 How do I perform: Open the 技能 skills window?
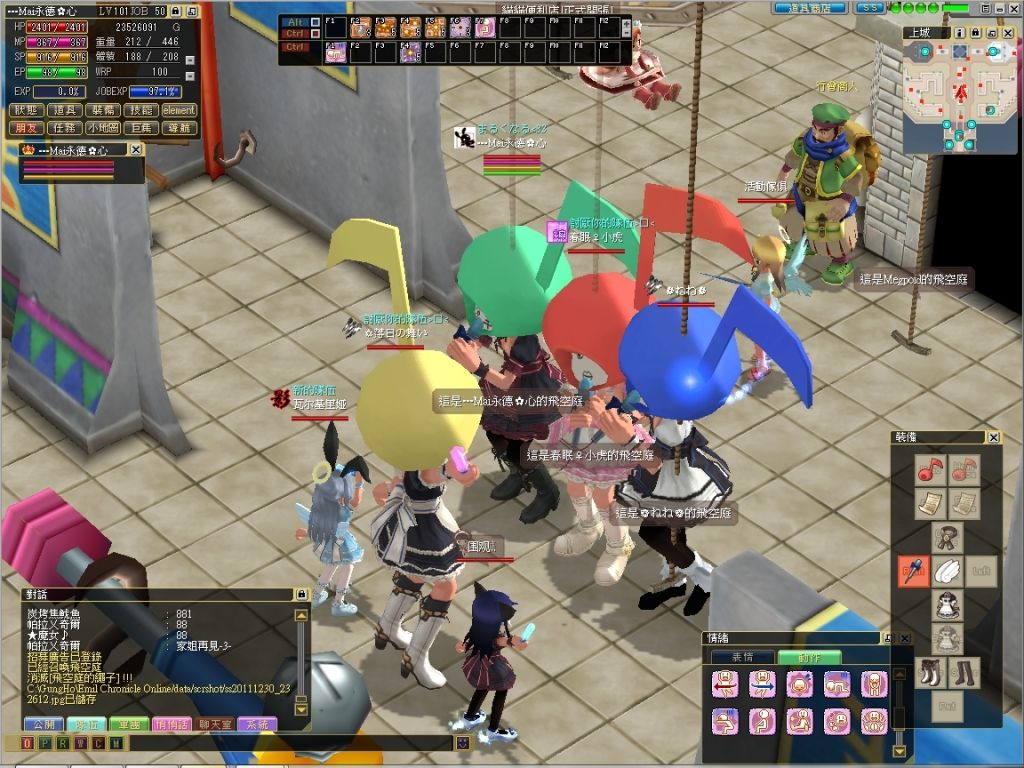[x=140, y=110]
